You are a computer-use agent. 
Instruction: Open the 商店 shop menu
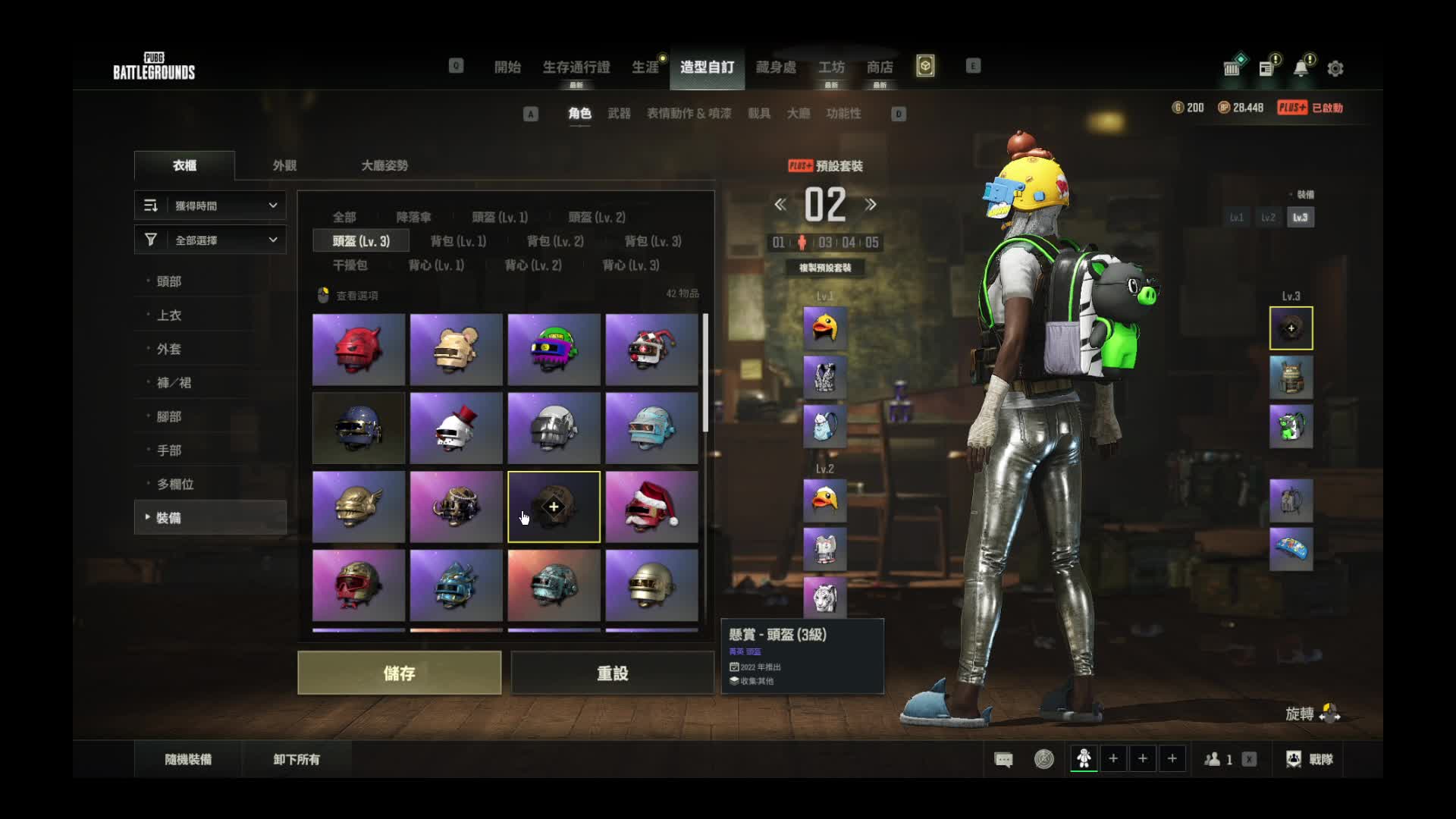(880, 67)
